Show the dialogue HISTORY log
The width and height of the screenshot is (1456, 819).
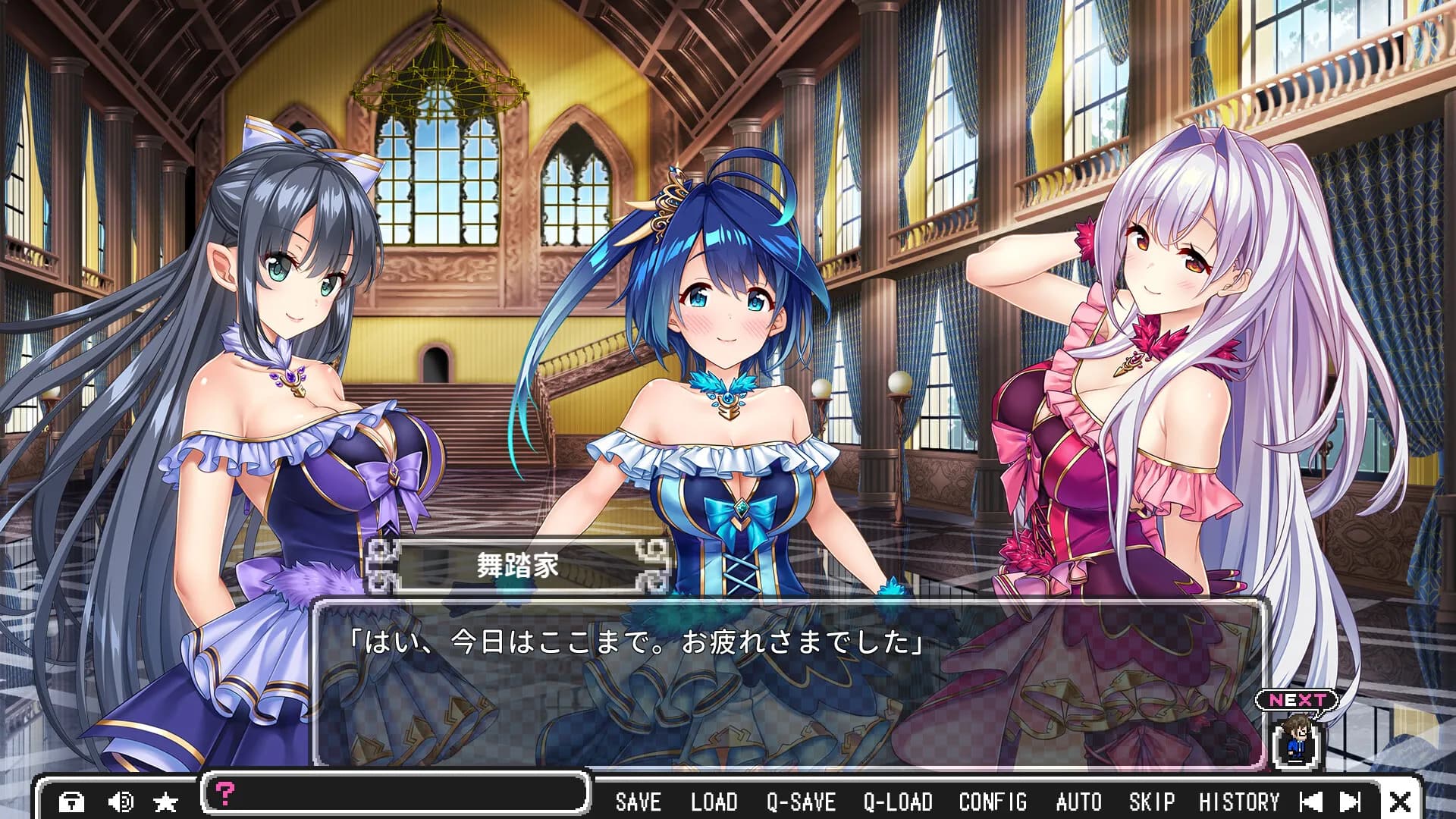coord(1238,802)
